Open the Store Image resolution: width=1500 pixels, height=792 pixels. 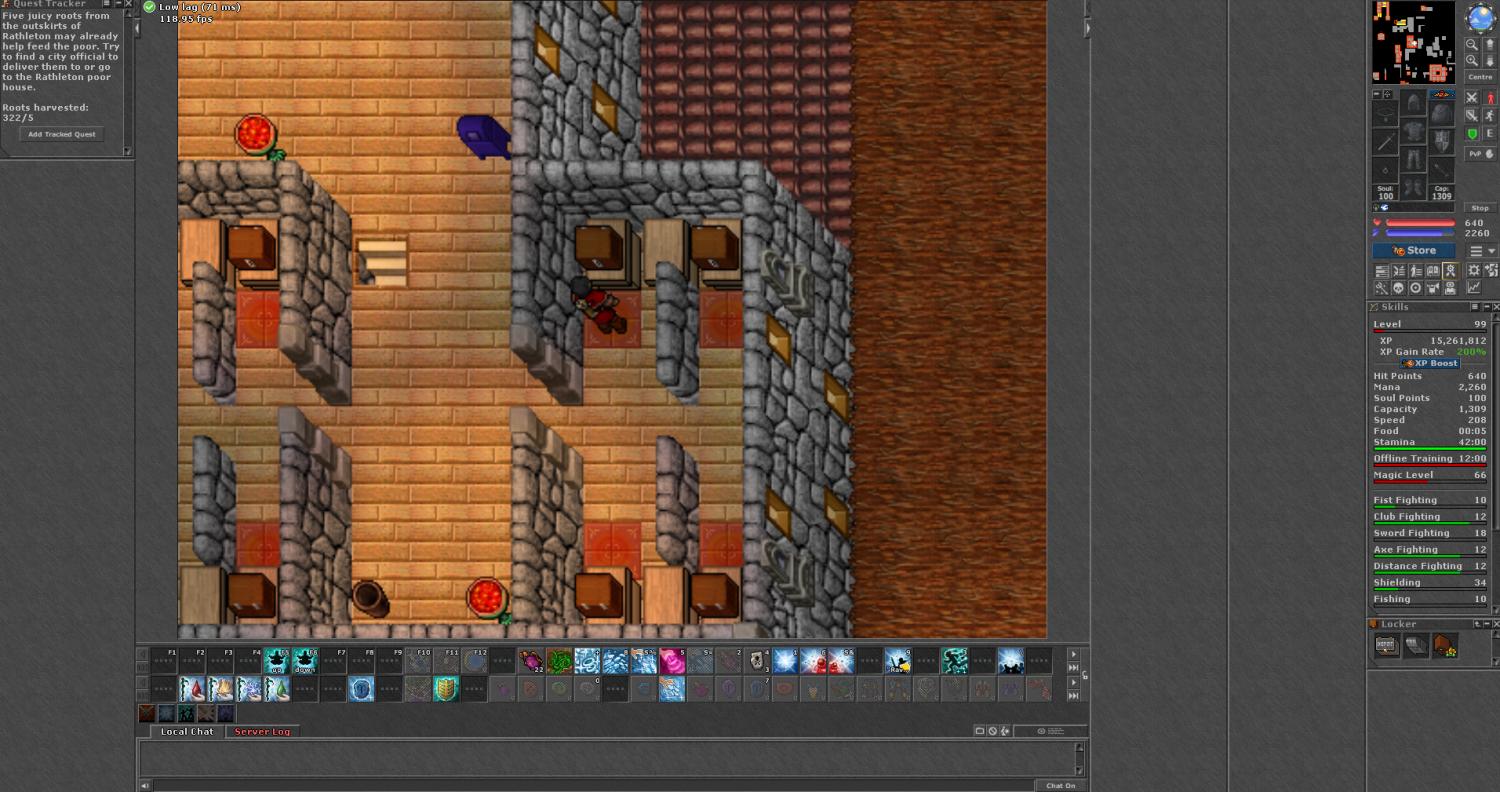pyautogui.click(x=1413, y=251)
